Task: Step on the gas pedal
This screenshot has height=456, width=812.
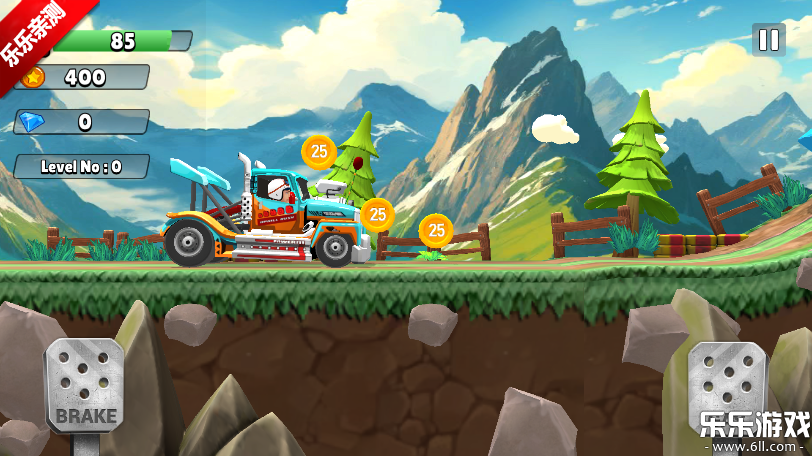Action: [x=727, y=380]
